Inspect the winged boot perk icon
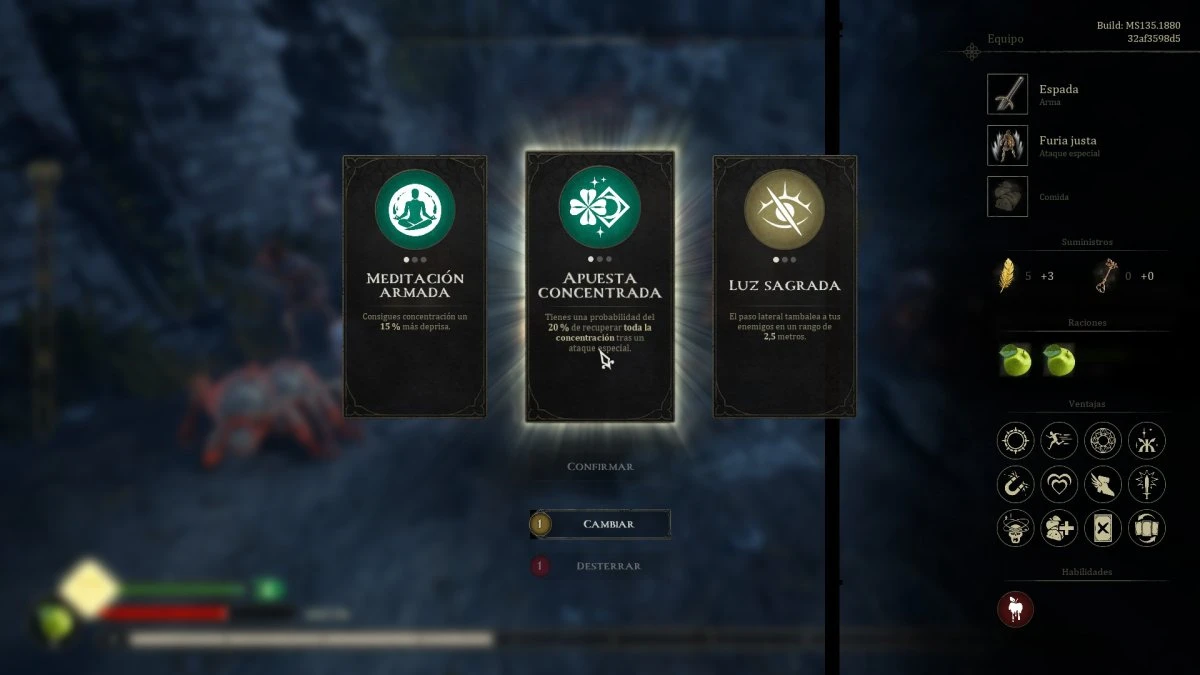Viewport: 1200px width, 675px height. 1103,484
